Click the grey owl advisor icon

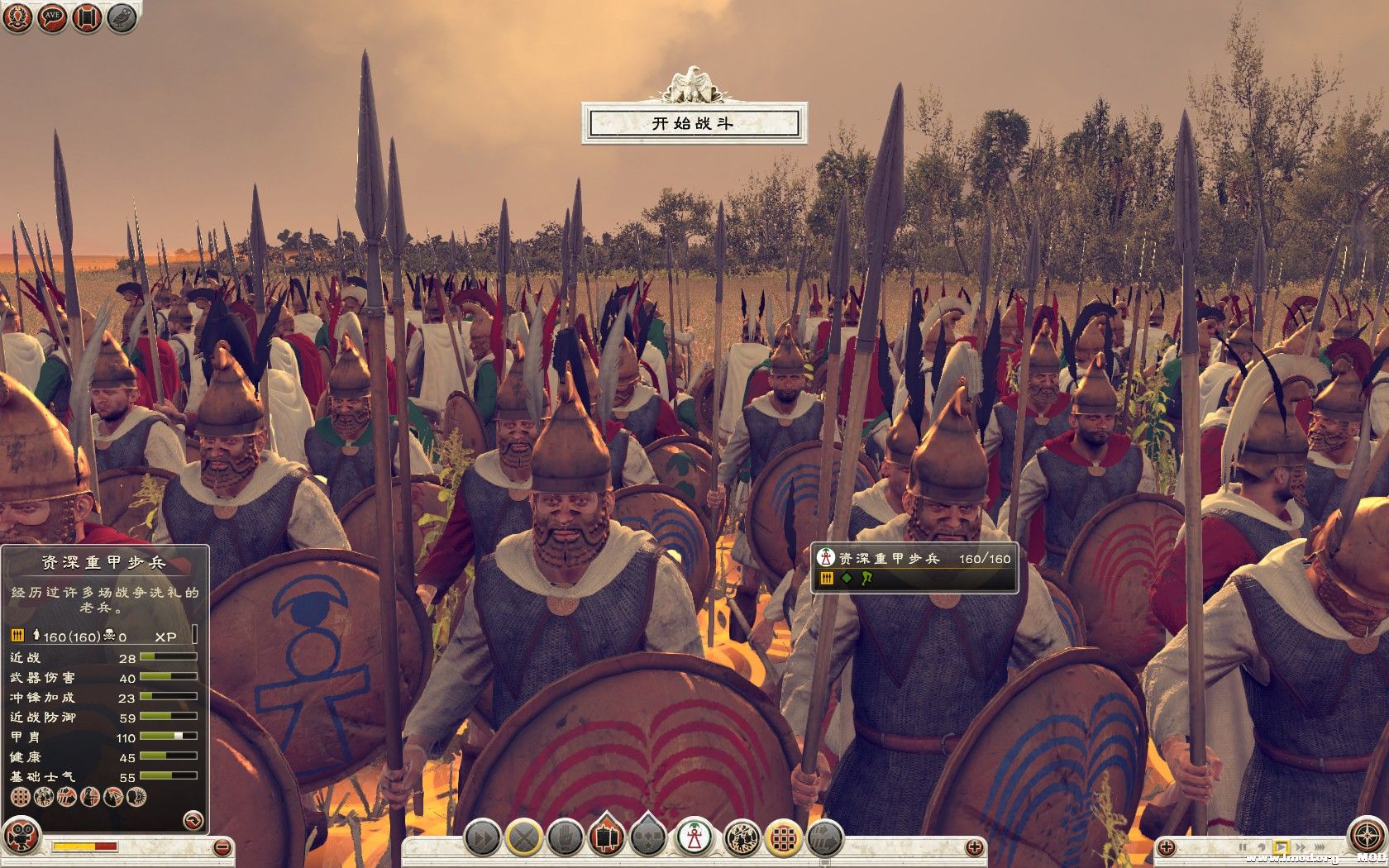pos(122,17)
